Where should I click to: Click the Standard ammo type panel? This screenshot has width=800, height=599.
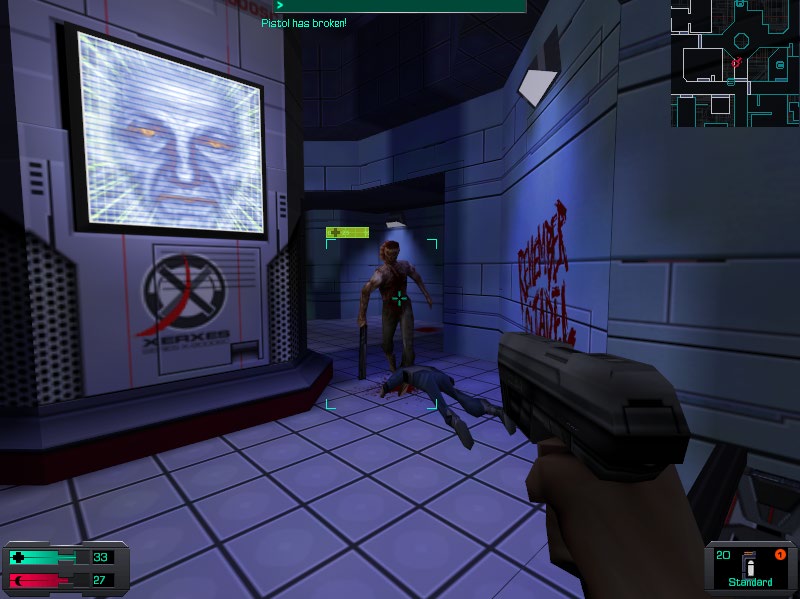point(750,570)
